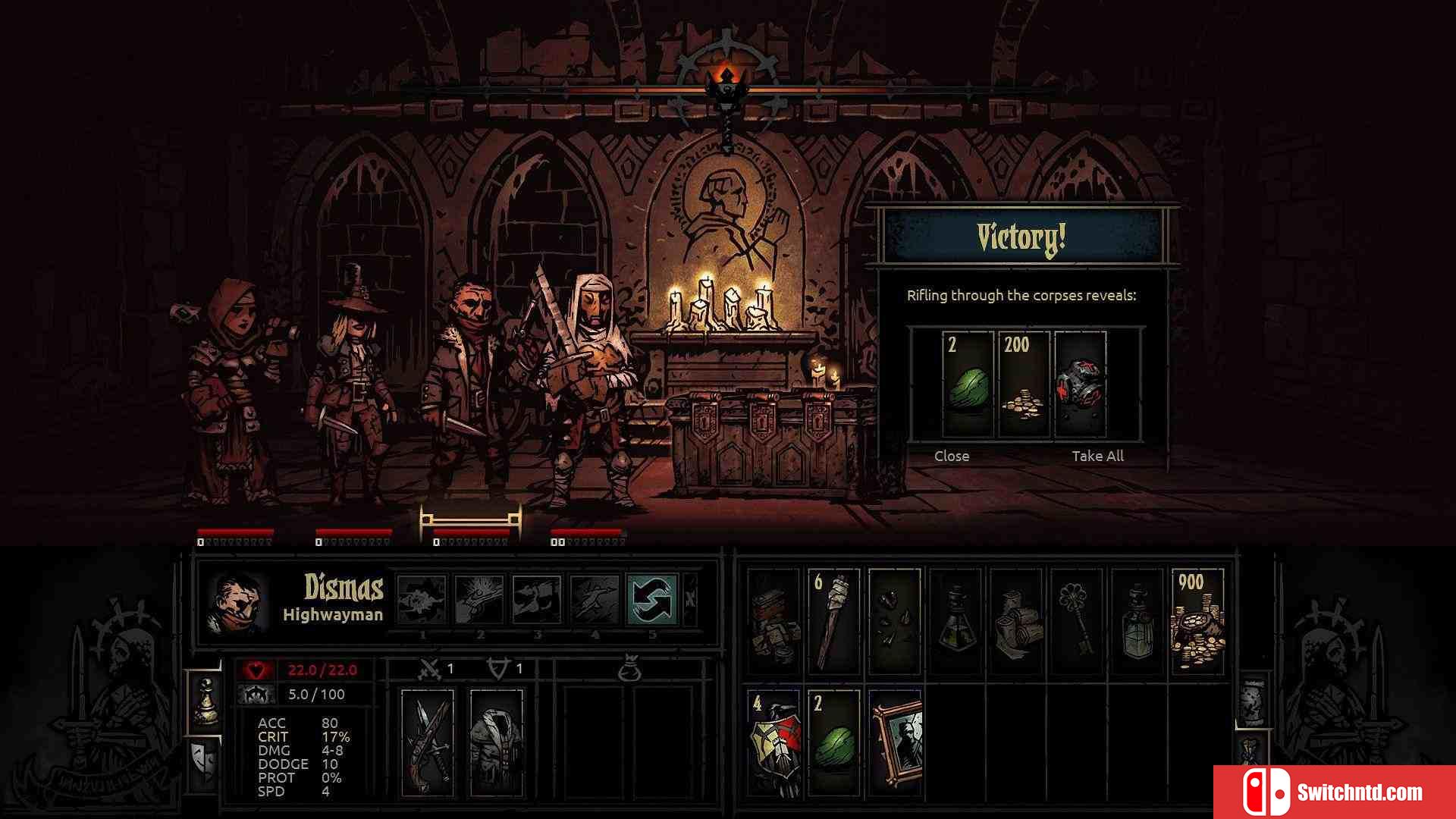Take all loot from the Victory window
Image resolution: width=1456 pixels, height=819 pixels.
(1097, 456)
